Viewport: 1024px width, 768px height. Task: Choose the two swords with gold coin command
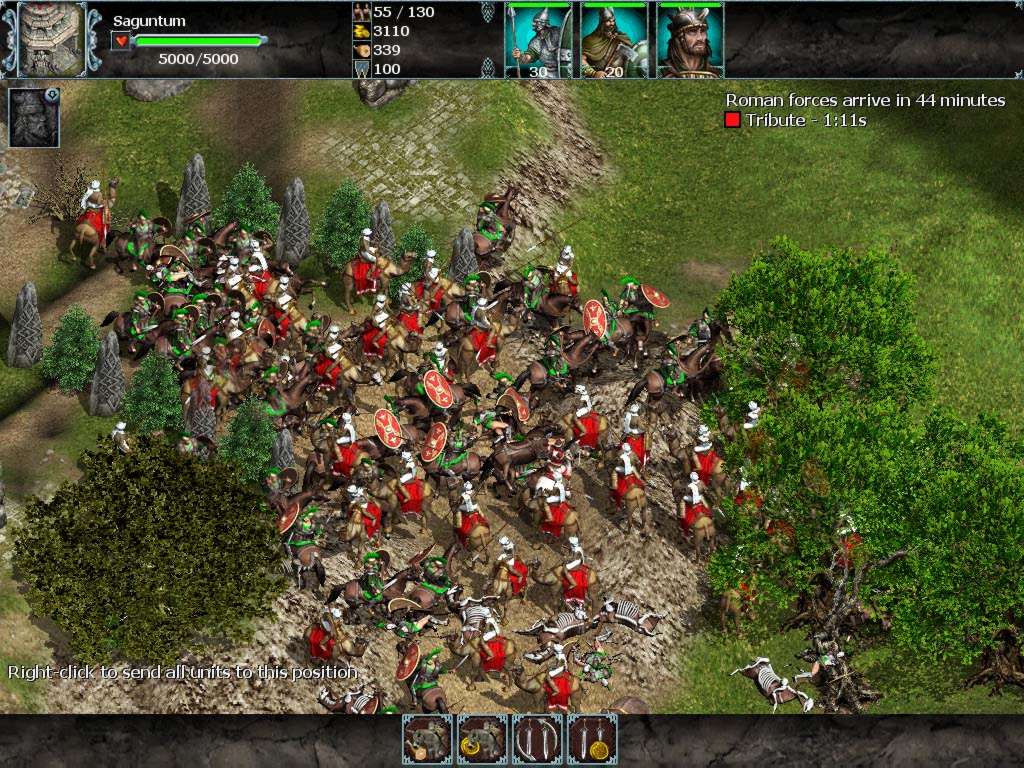592,739
